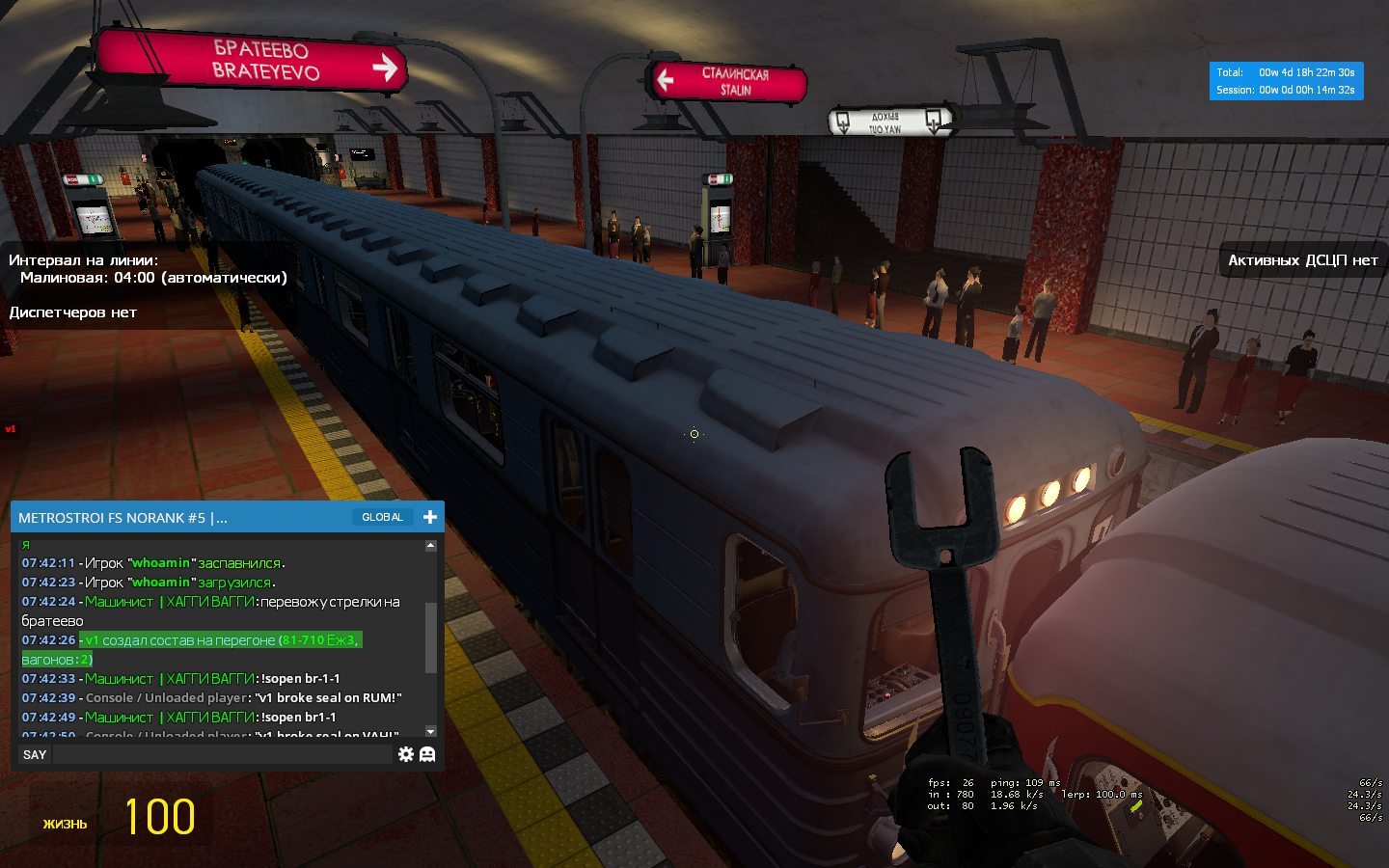Click the ghost icon in chat box
The image size is (1389, 868).
tap(427, 754)
